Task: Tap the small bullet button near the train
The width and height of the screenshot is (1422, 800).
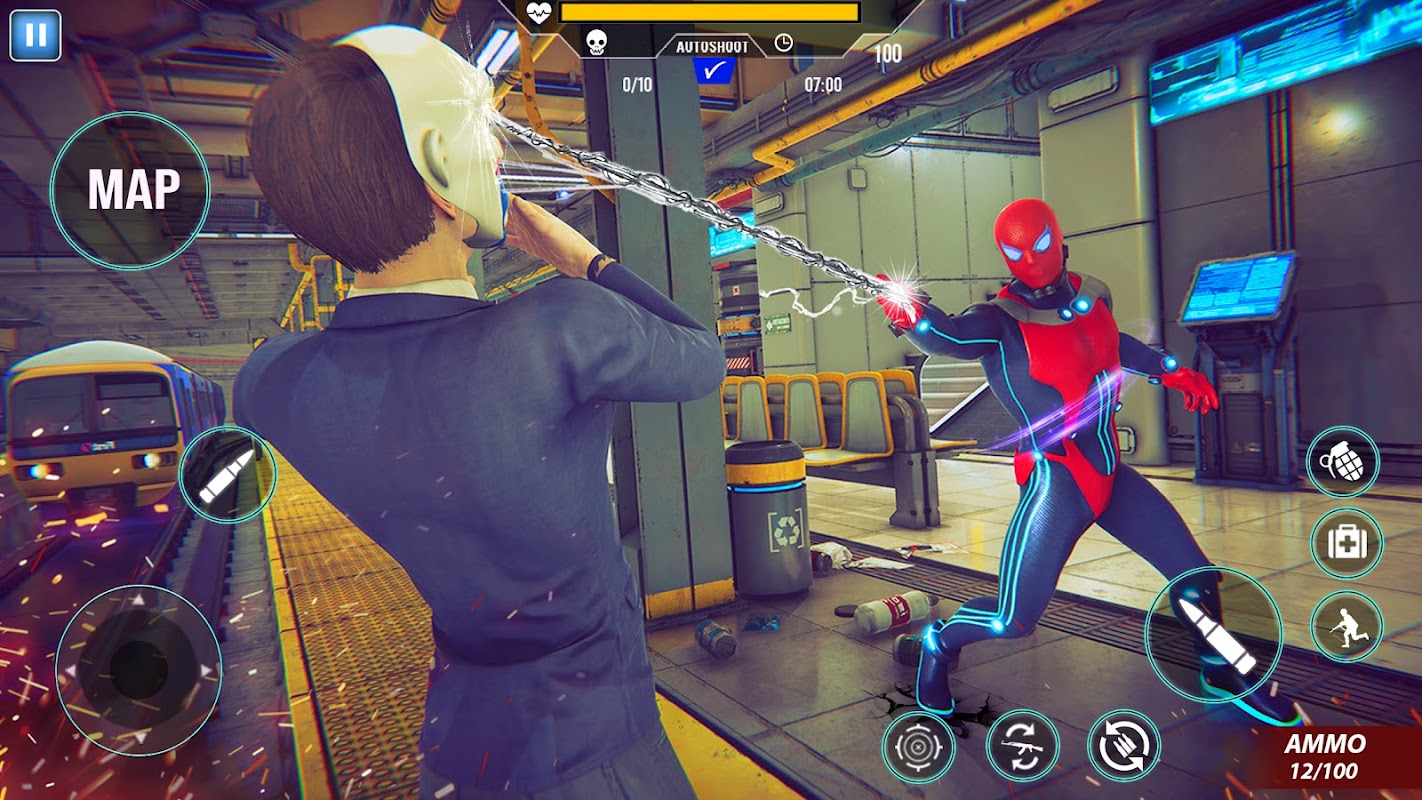Action: (x=226, y=475)
